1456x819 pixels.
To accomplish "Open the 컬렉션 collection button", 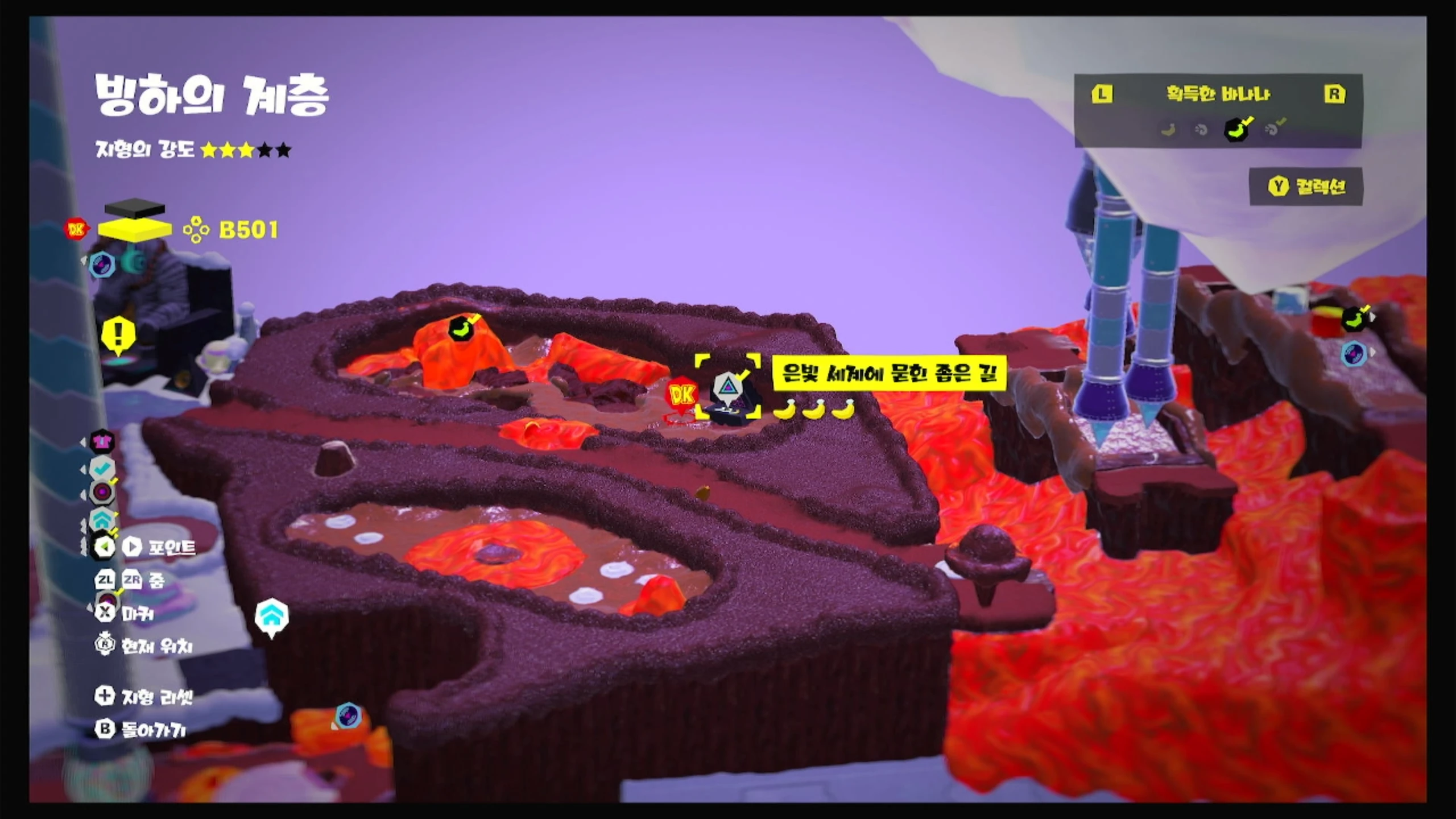I will [x=1306, y=187].
